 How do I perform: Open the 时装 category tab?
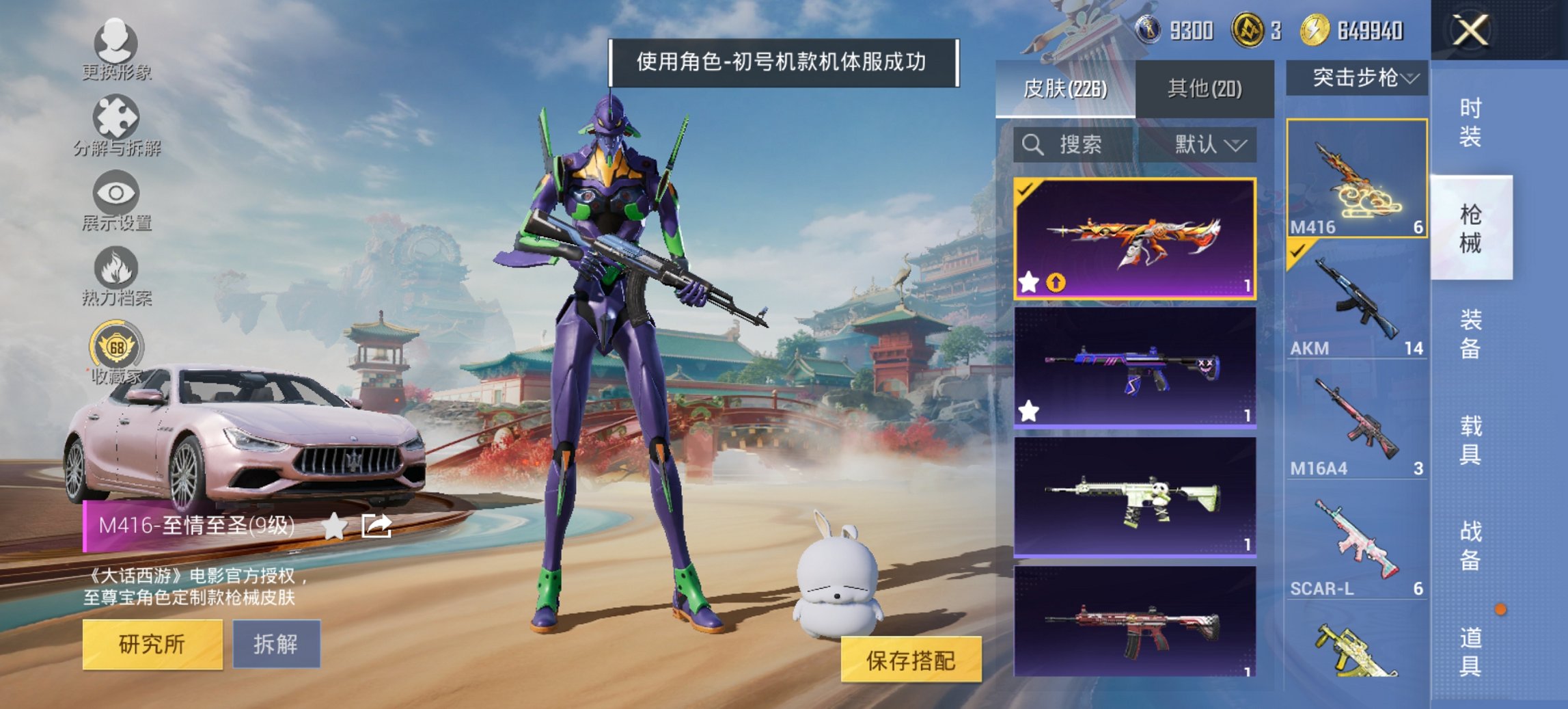point(1472,123)
